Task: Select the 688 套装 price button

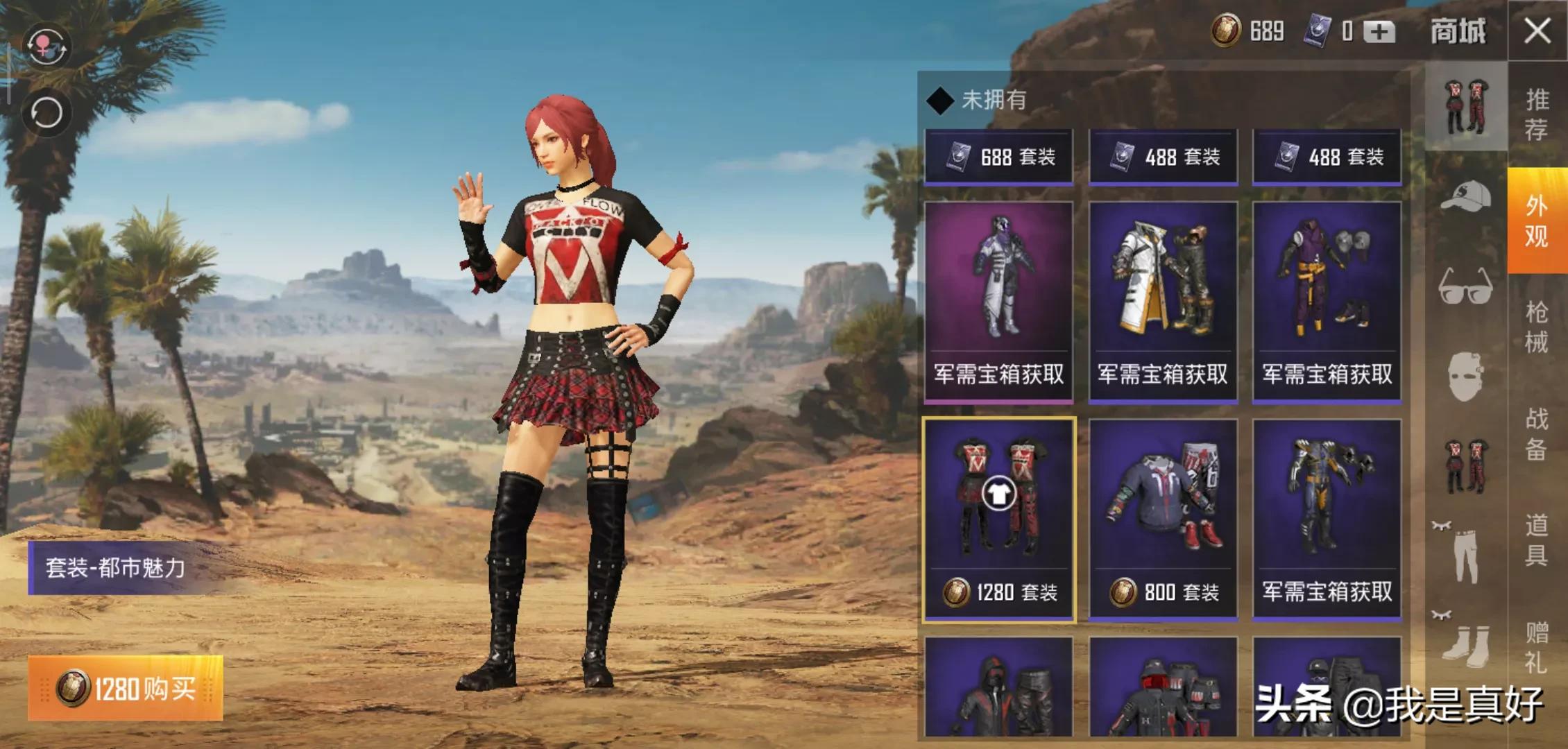Action: [x=998, y=157]
